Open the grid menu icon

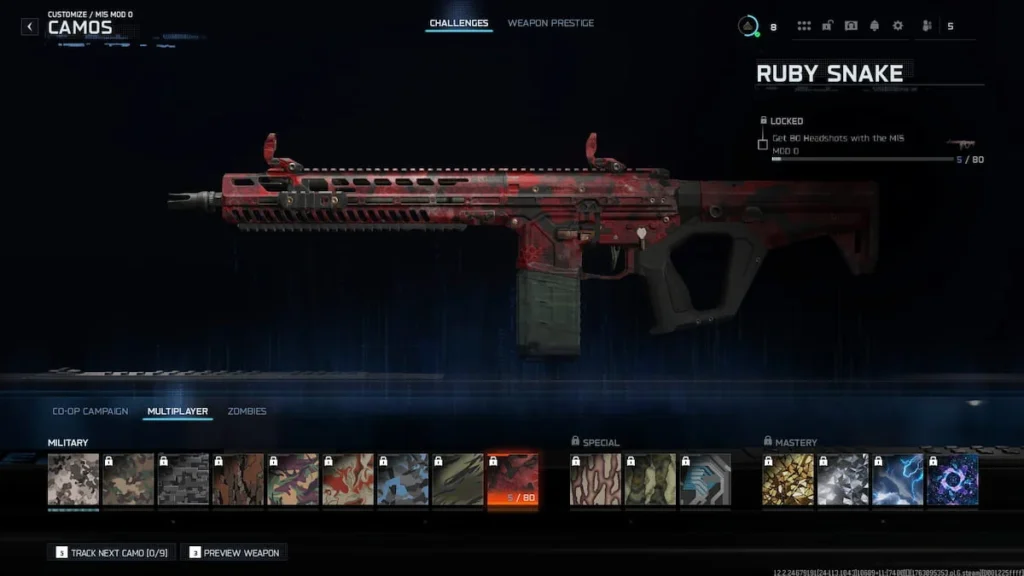point(804,26)
